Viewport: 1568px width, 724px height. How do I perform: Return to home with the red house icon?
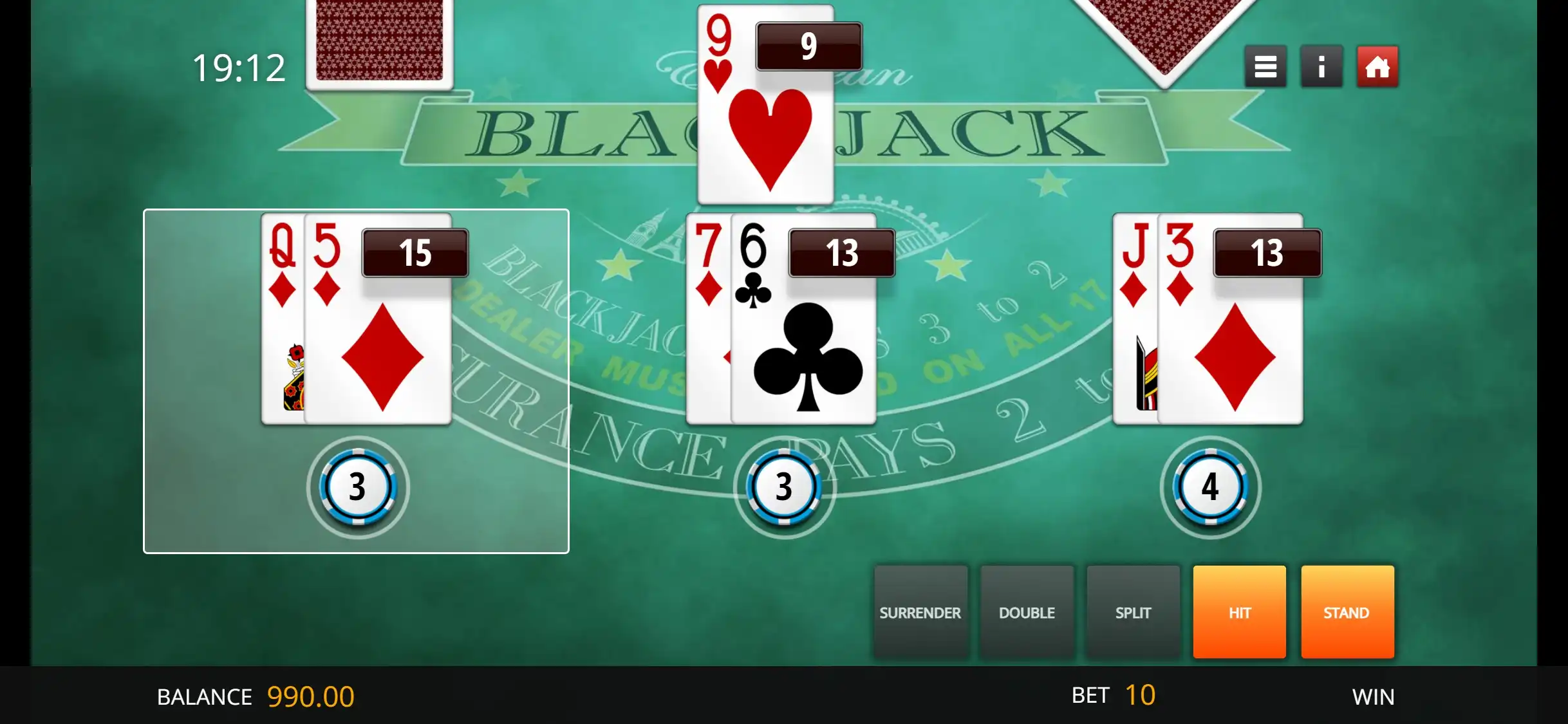(1377, 66)
